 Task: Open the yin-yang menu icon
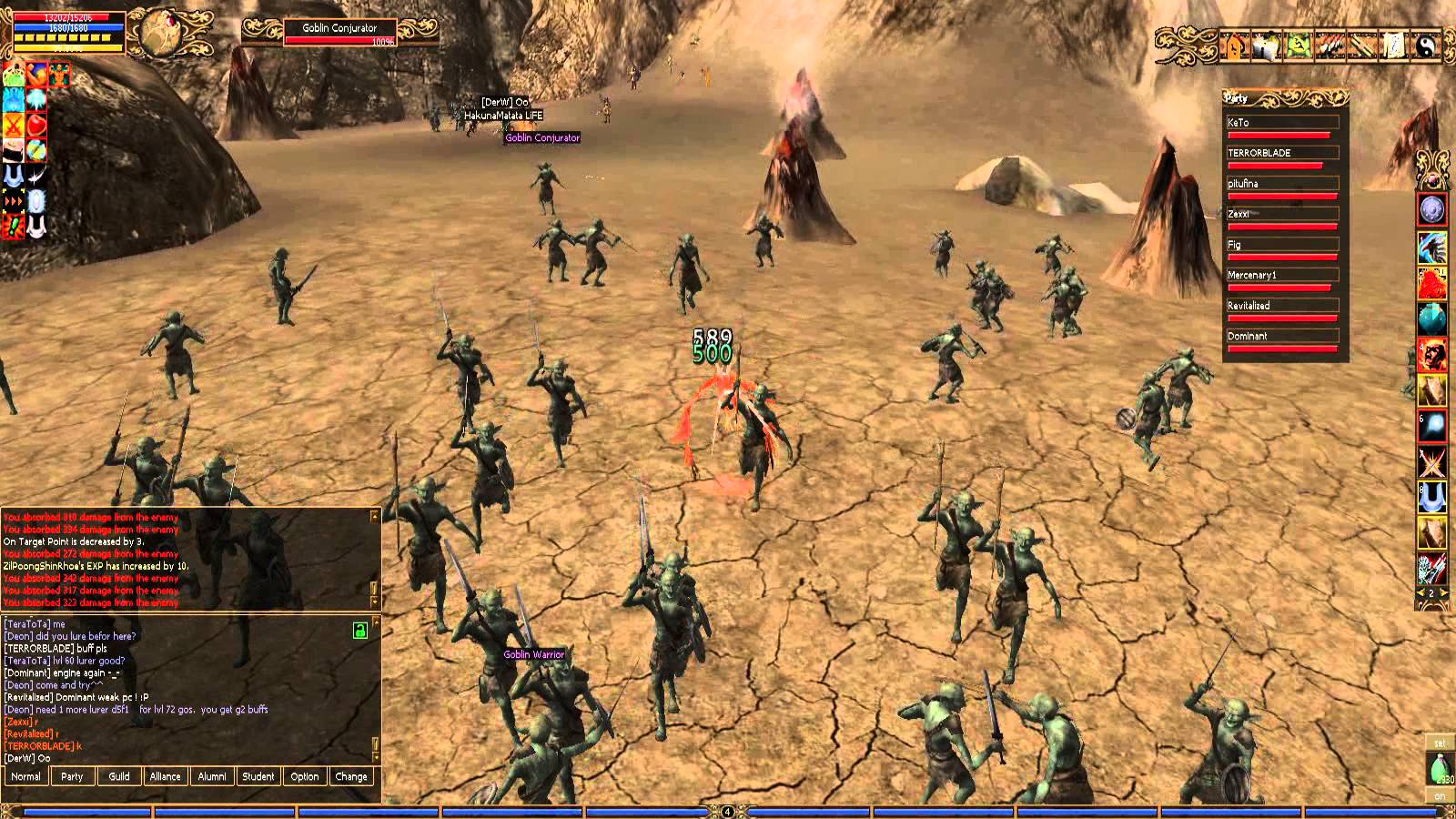[x=1425, y=45]
